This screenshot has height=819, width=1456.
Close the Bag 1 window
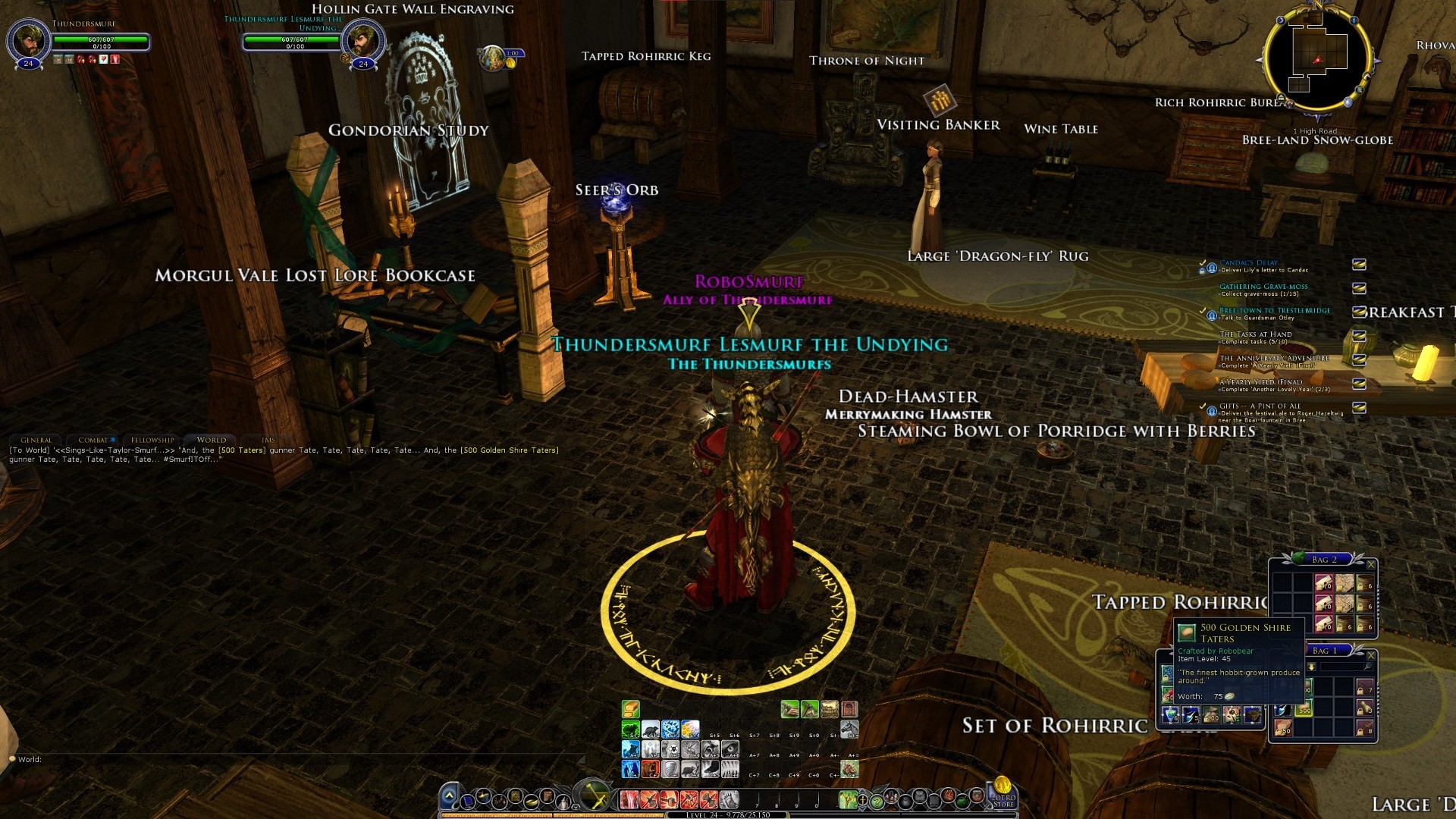click(1370, 655)
